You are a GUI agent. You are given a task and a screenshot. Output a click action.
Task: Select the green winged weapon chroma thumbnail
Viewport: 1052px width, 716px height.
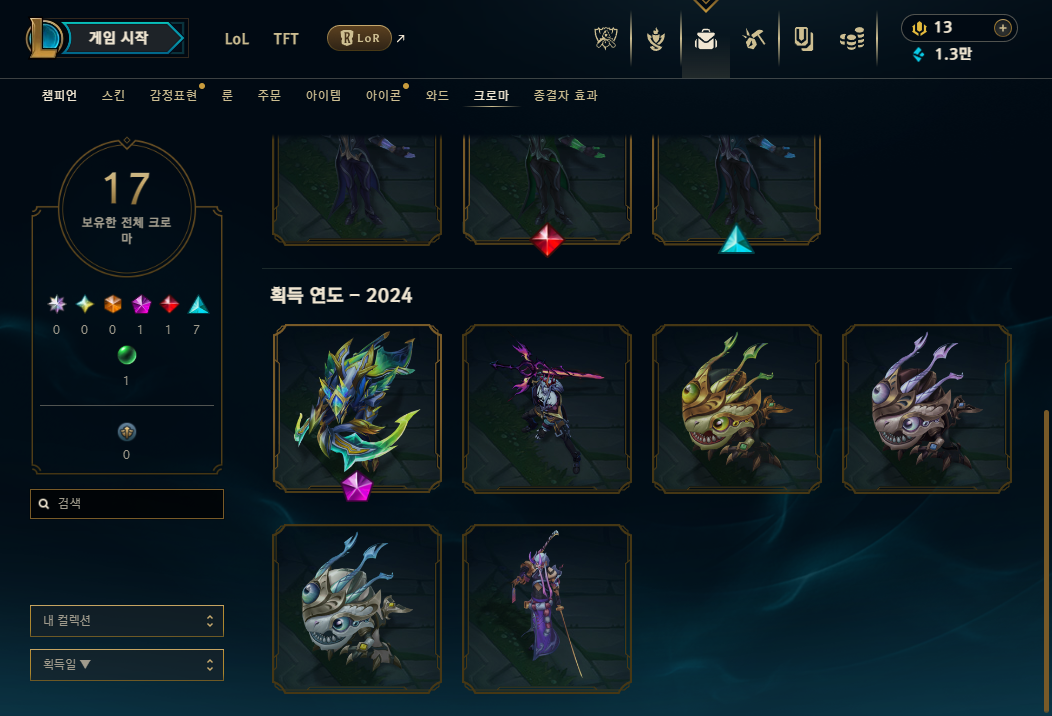357,408
